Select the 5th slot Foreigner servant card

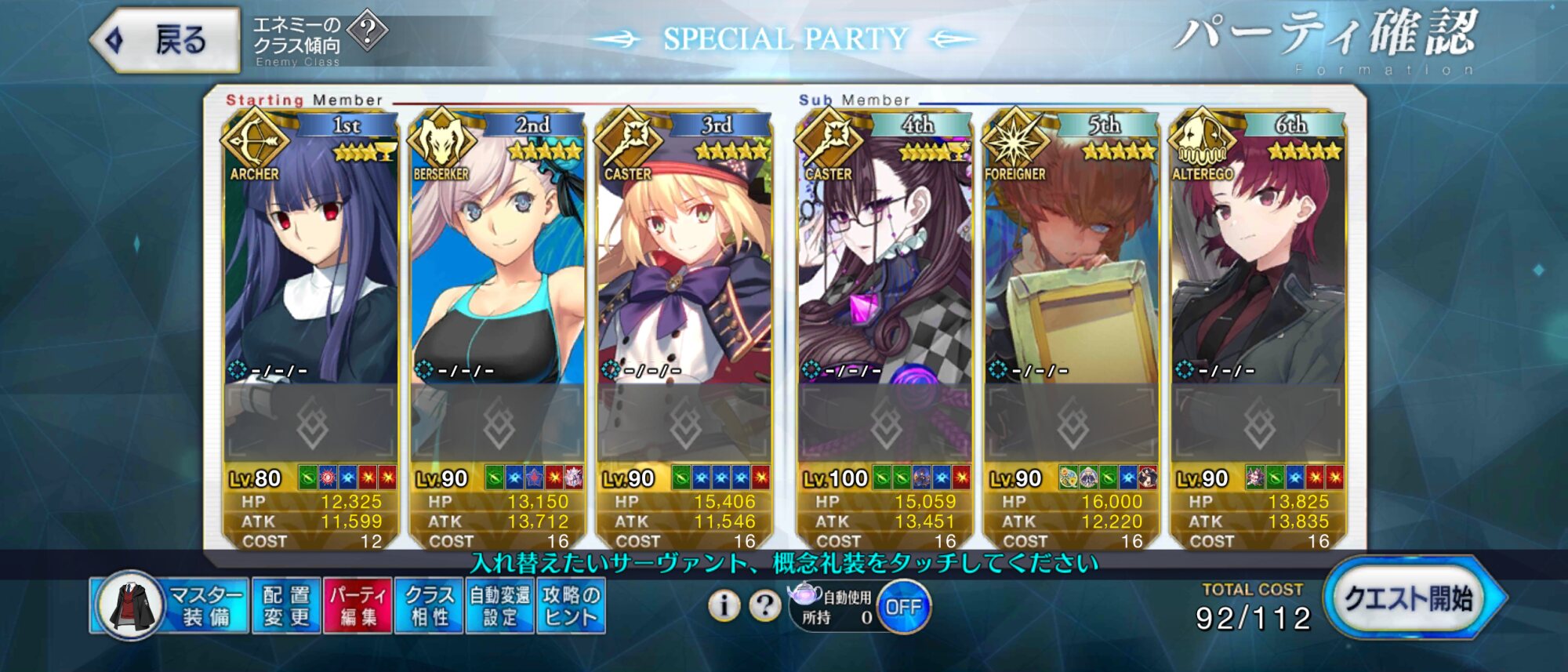point(1072,259)
